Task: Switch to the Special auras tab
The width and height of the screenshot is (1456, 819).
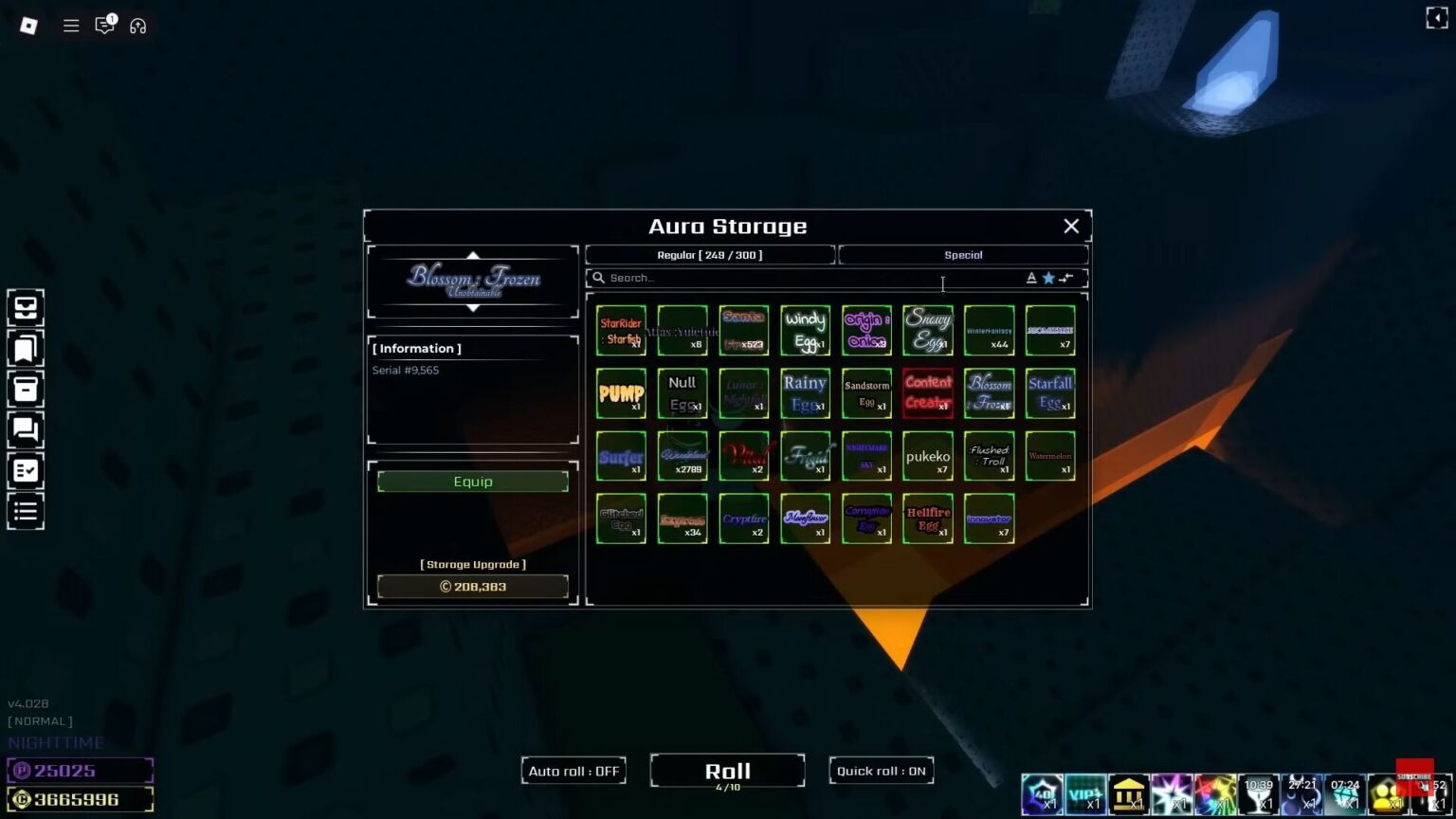Action: 963,255
